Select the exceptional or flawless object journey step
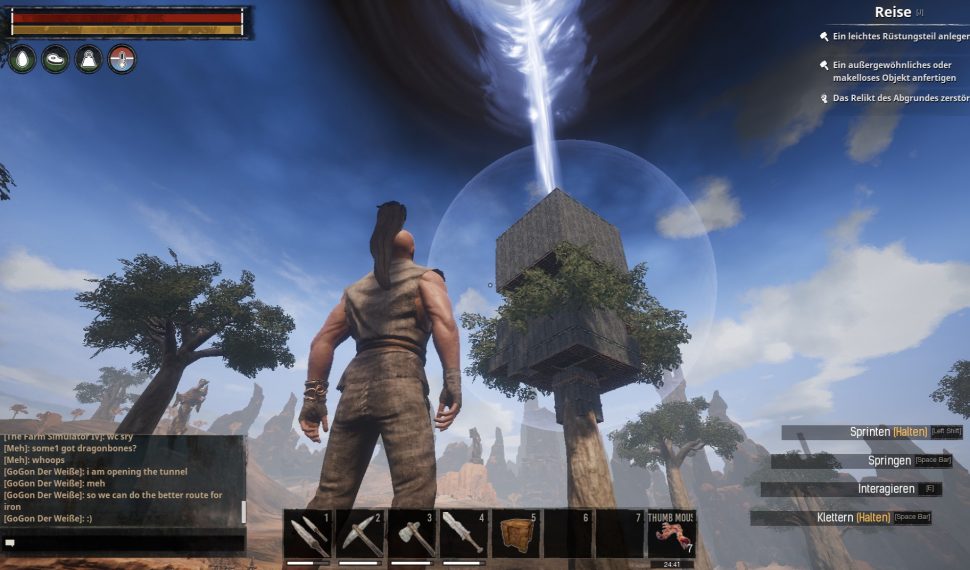 pyautogui.click(x=894, y=71)
